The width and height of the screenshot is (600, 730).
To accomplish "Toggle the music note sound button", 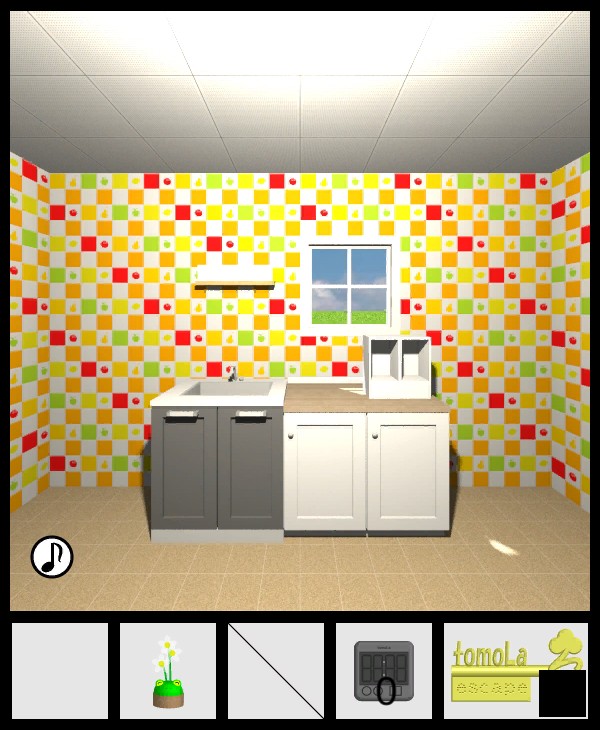I will tap(52, 557).
